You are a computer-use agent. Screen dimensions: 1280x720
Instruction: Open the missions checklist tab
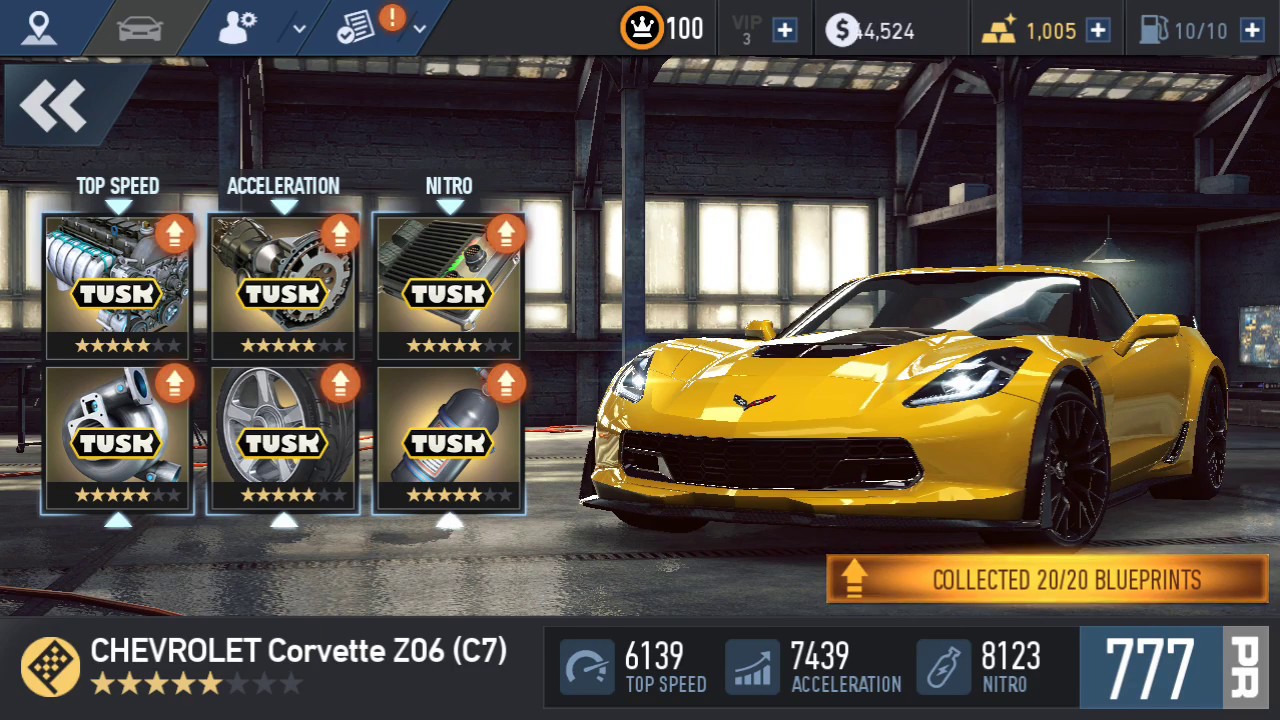click(357, 28)
